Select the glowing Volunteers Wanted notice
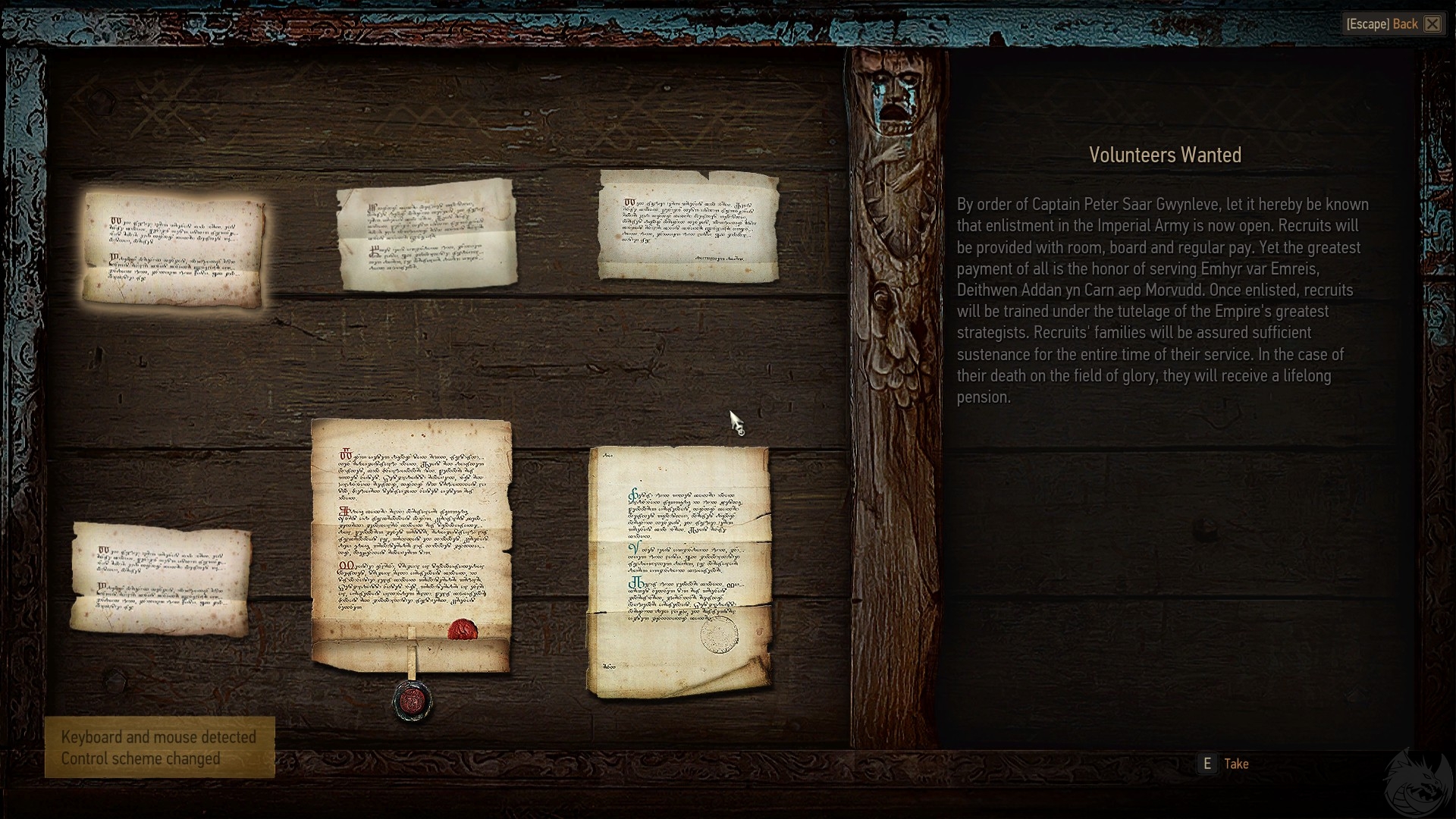 pos(174,249)
